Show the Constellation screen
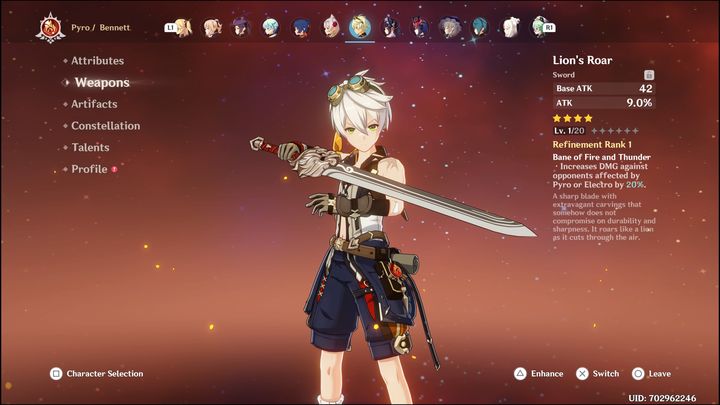The width and height of the screenshot is (720, 405). 105,126
